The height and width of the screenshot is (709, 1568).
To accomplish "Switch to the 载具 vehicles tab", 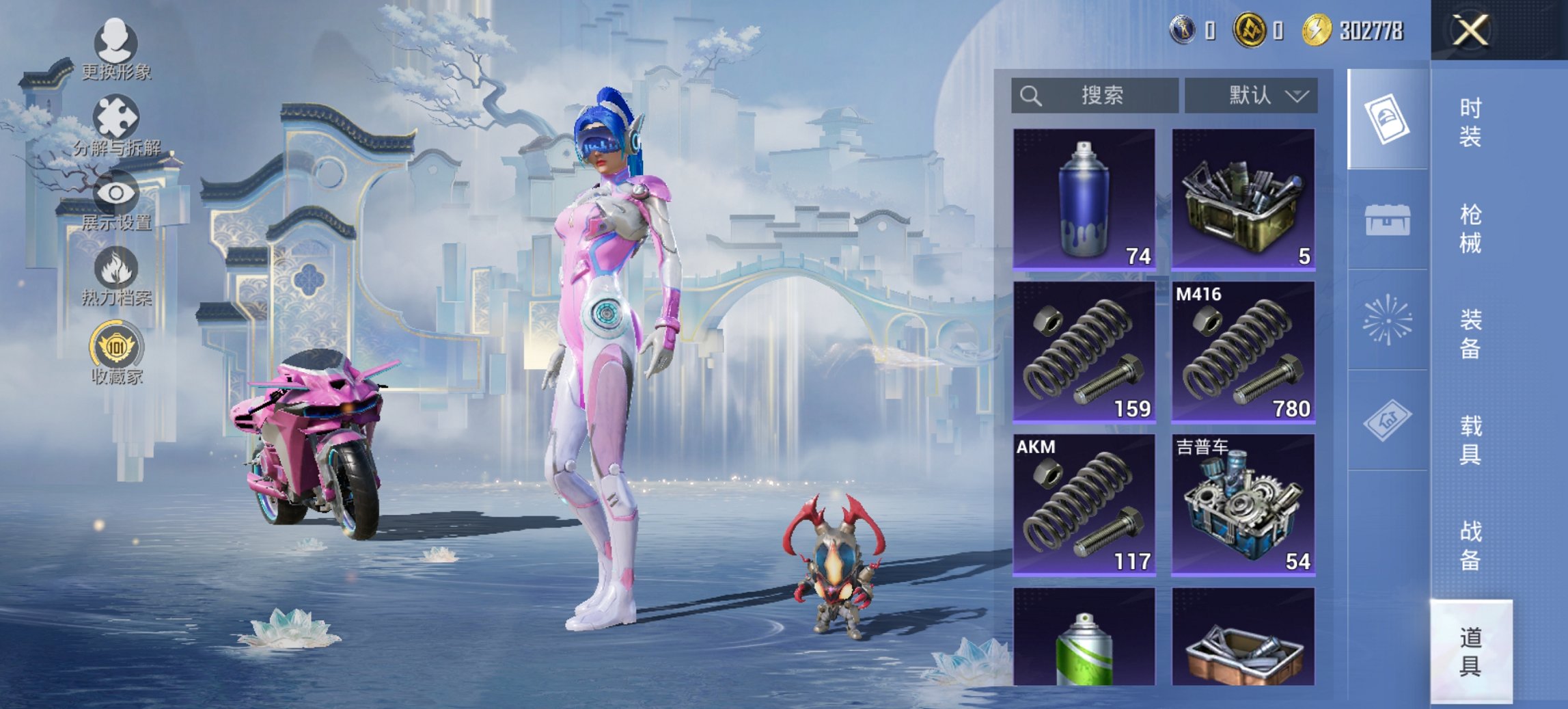I will click(x=1470, y=440).
